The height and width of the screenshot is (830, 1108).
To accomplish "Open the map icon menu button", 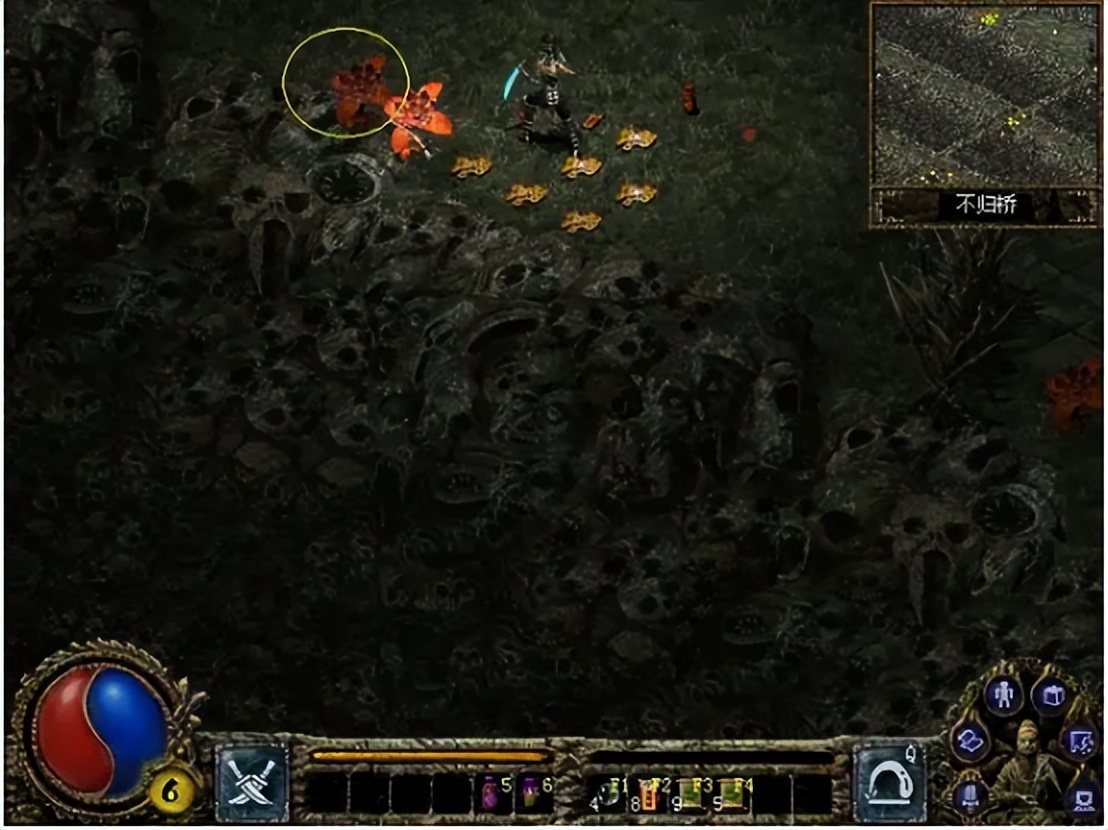I will (1080, 741).
